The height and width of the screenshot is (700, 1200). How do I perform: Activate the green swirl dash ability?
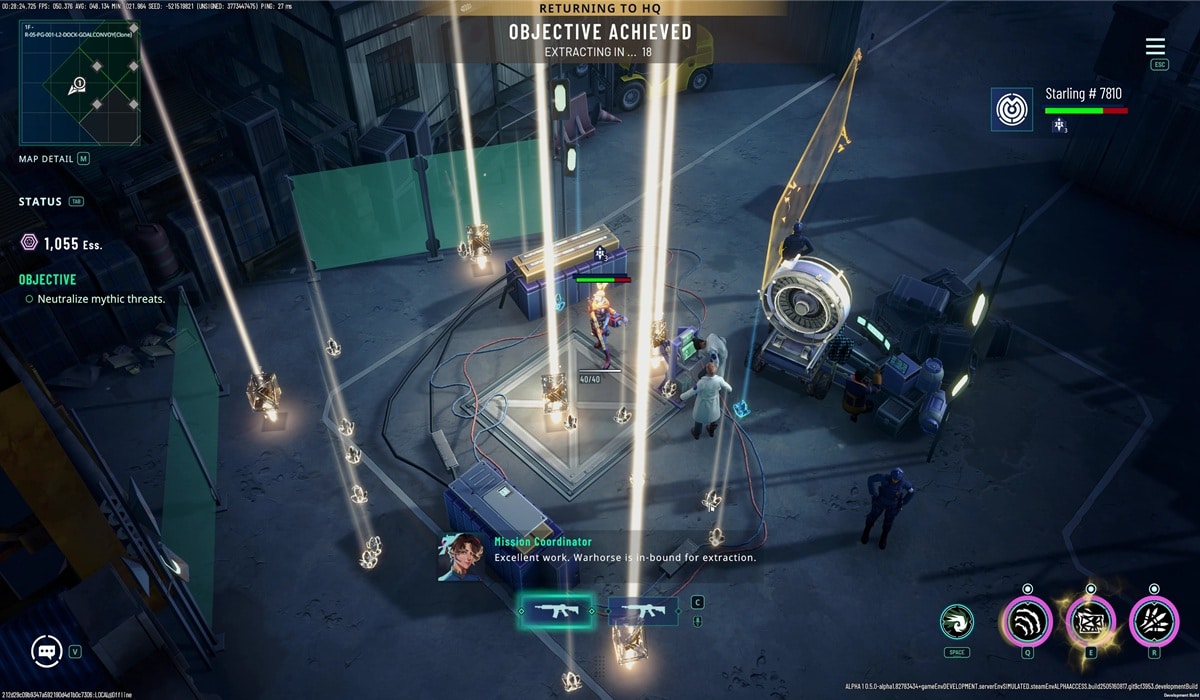click(957, 622)
